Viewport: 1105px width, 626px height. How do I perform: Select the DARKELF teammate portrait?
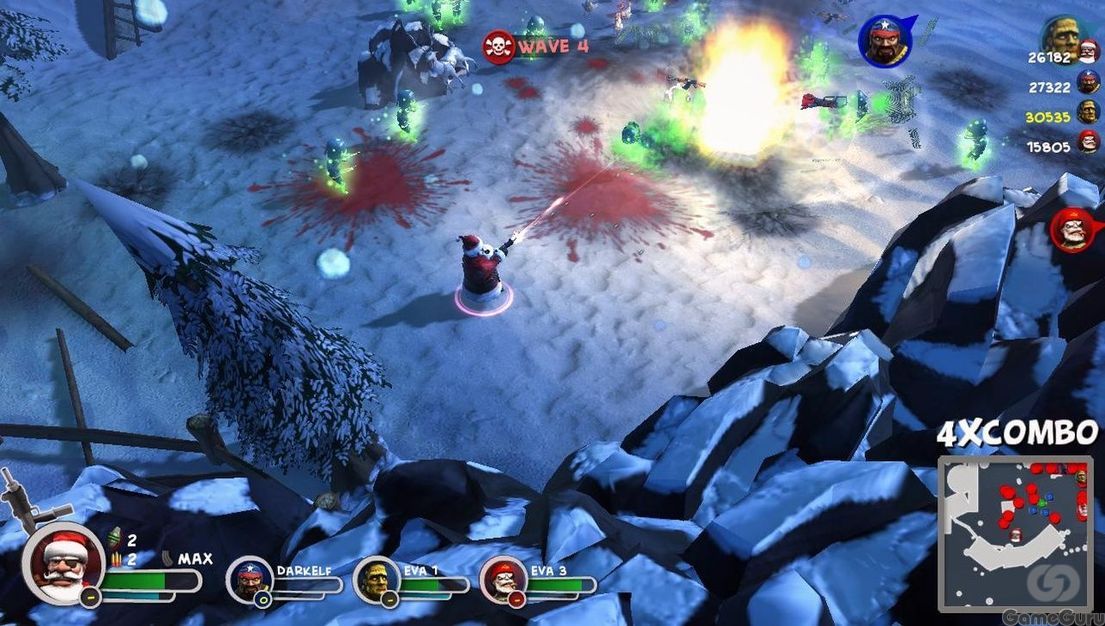[249, 580]
